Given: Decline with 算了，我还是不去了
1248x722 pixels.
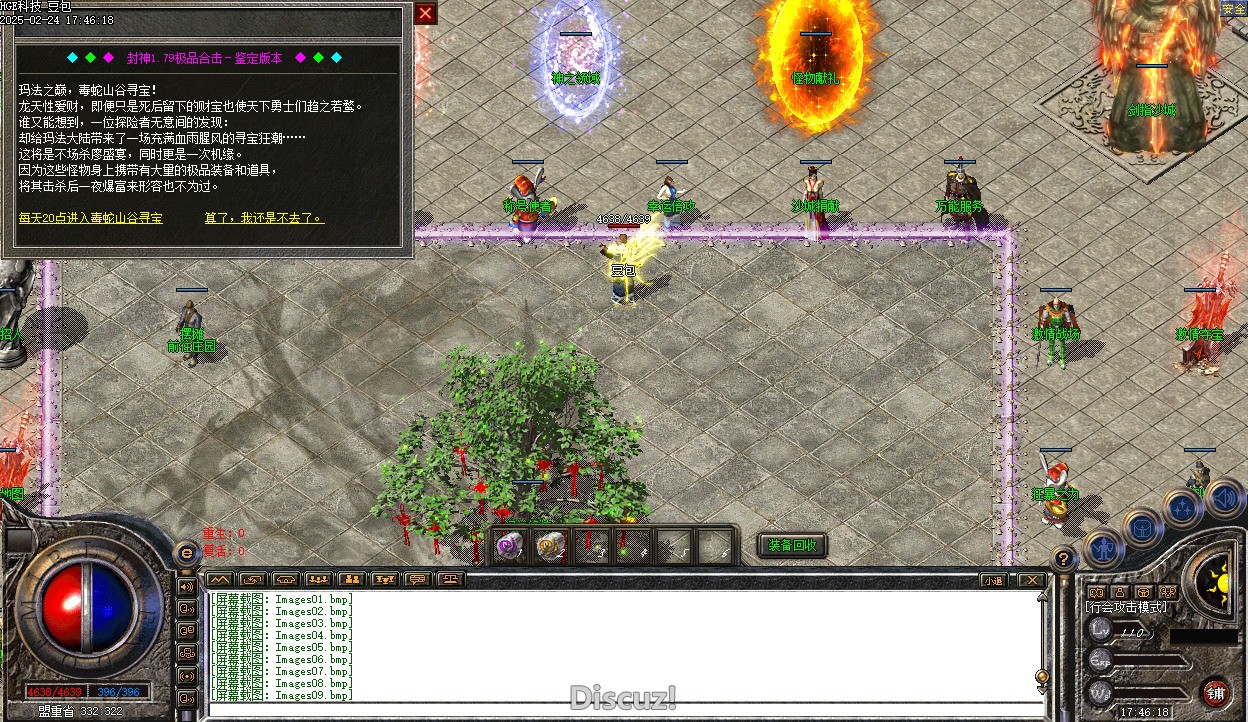Looking at the screenshot, I should click(264, 217).
